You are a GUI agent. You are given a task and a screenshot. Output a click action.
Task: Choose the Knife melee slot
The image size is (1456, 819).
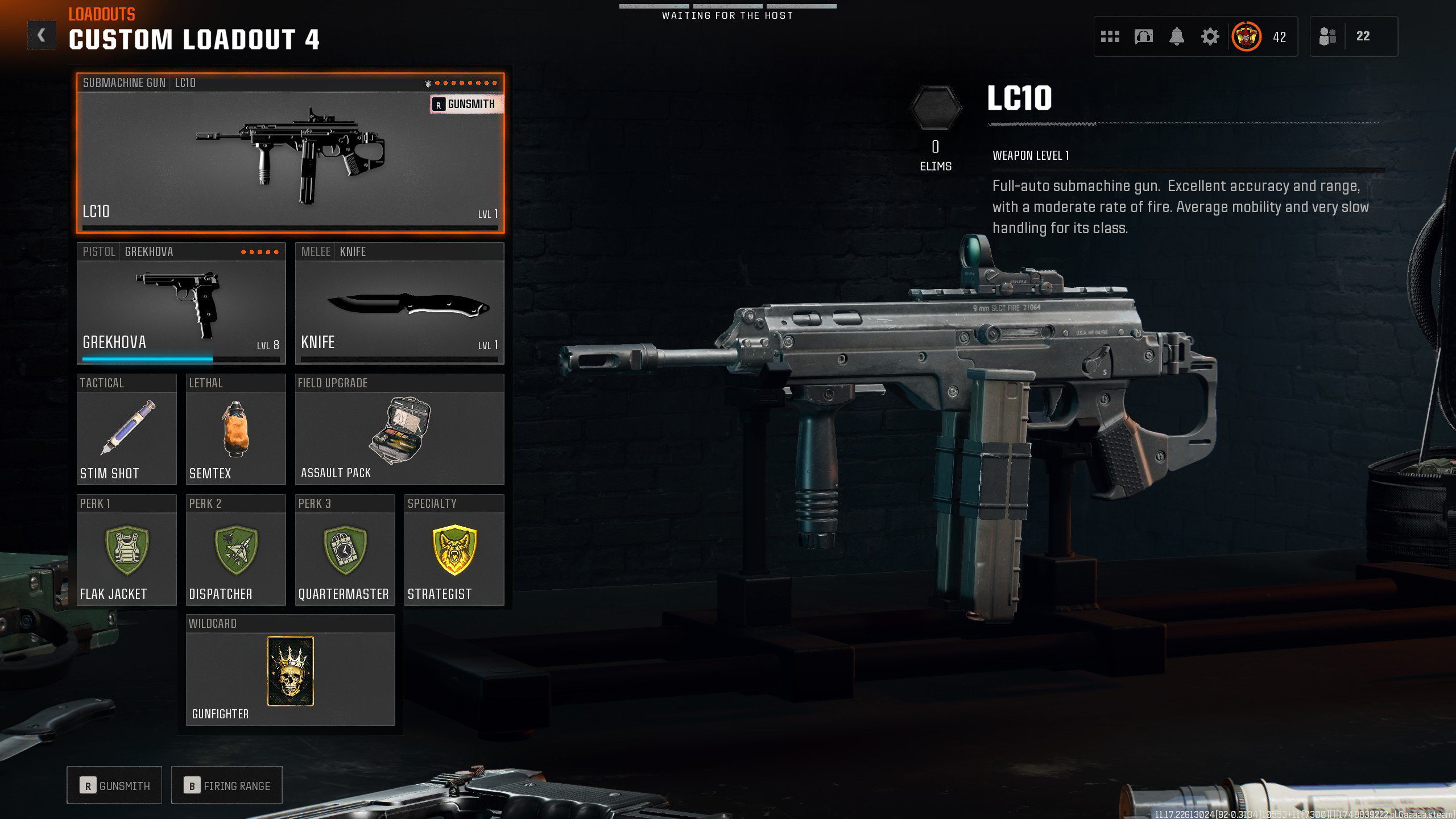[399, 304]
